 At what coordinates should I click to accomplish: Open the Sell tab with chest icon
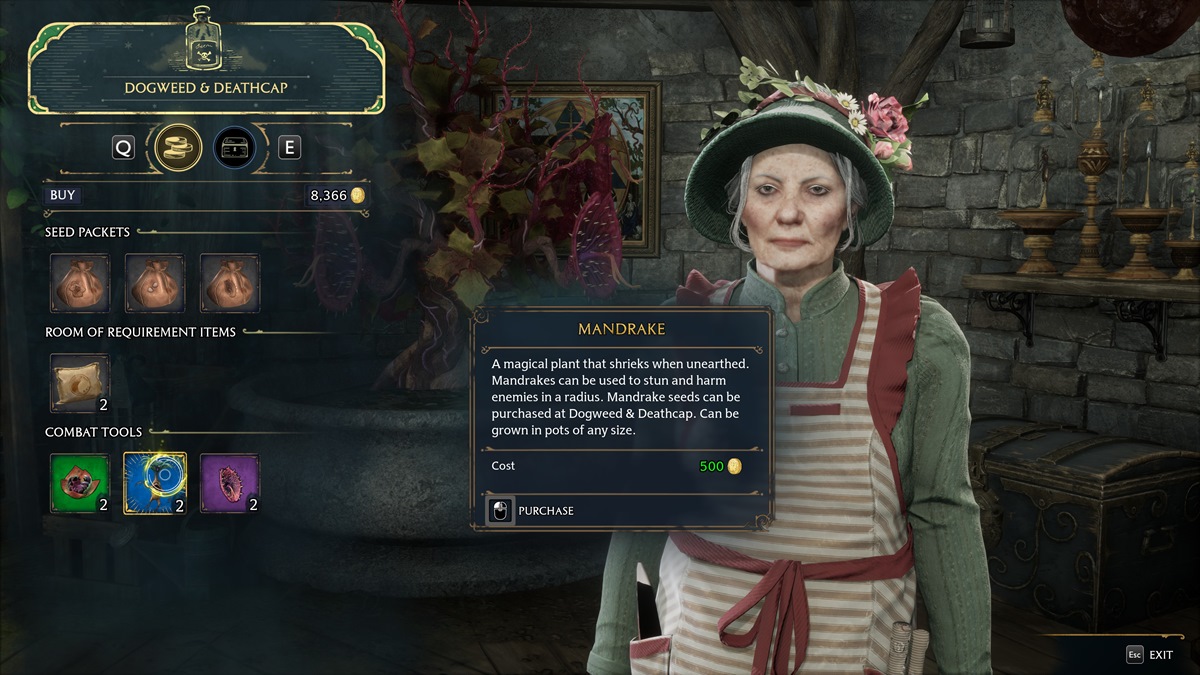(234, 148)
